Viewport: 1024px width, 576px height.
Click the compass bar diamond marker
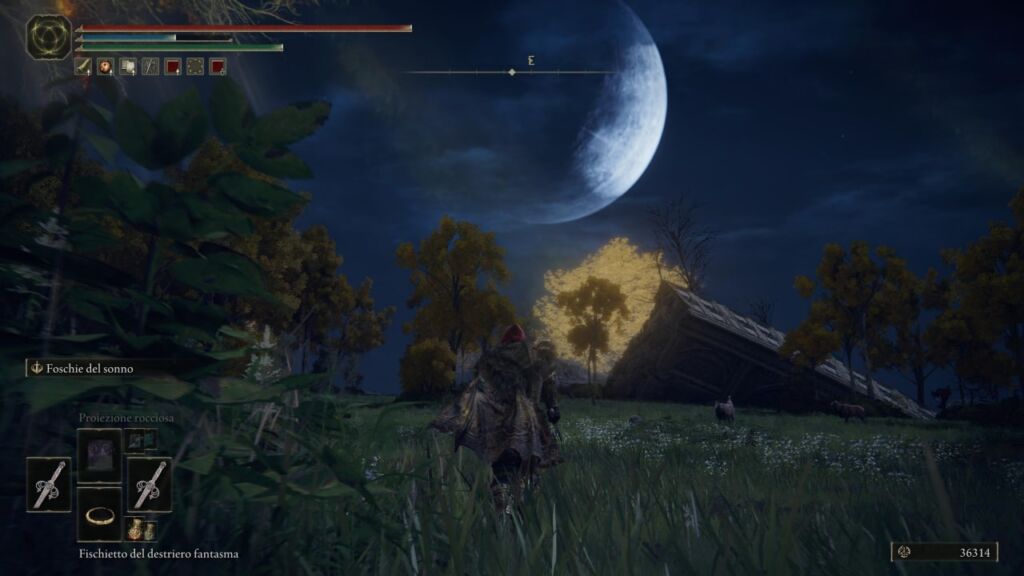point(512,72)
